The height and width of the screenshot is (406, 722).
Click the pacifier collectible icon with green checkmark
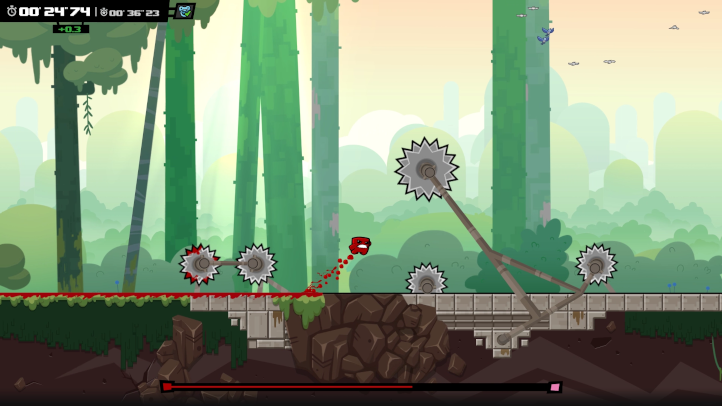pos(184,11)
